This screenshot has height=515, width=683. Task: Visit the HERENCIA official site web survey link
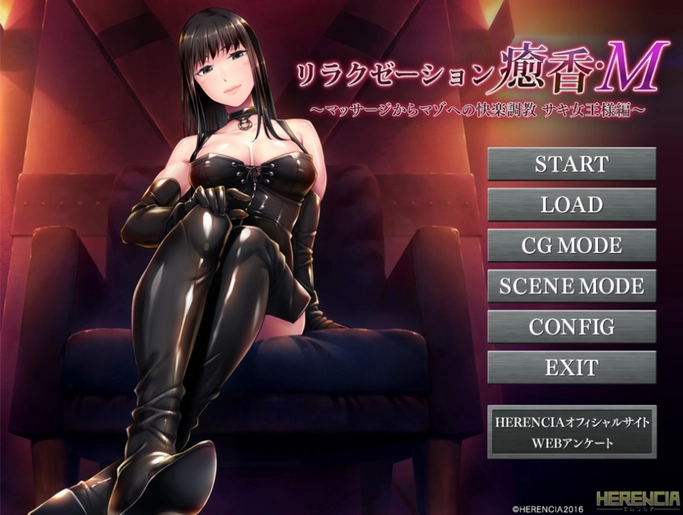pyautogui.click(x=571, y=432)
